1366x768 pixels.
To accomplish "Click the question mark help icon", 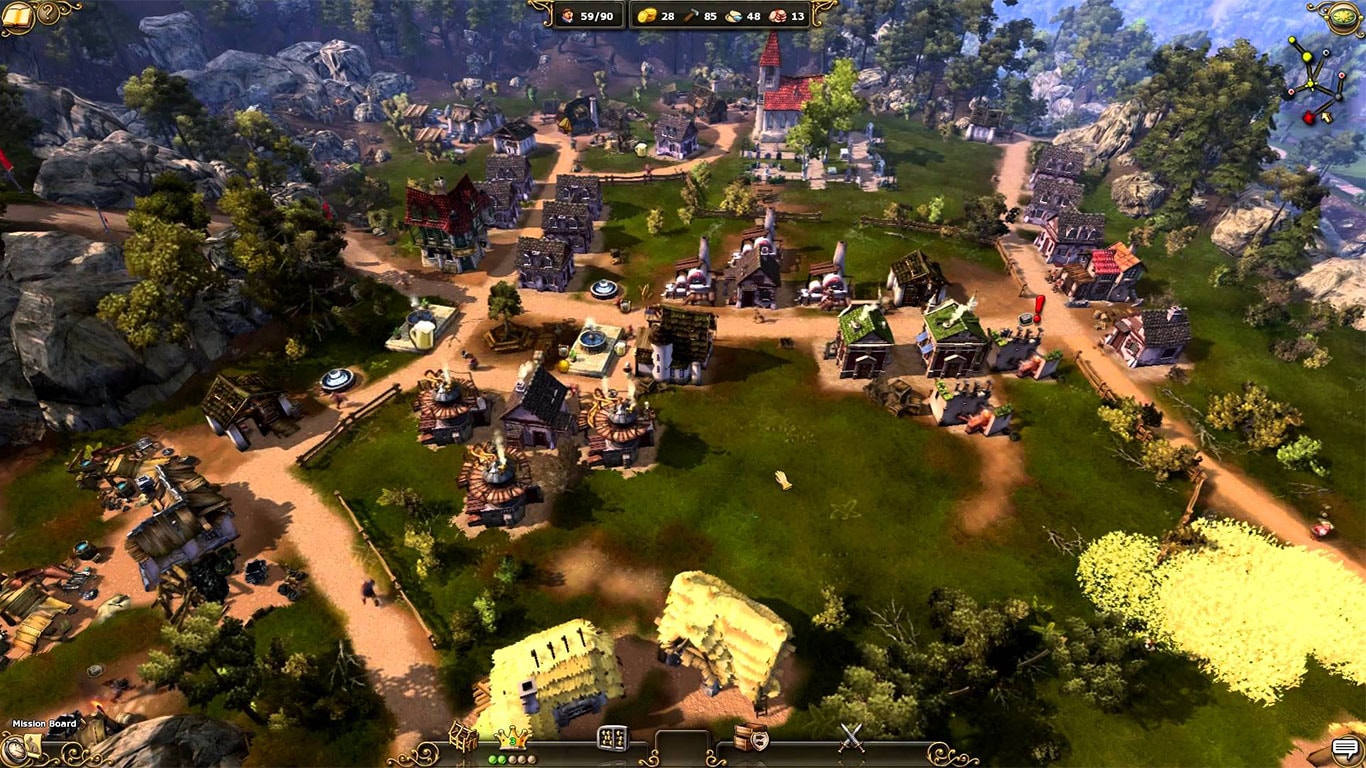I will (47, 13).
